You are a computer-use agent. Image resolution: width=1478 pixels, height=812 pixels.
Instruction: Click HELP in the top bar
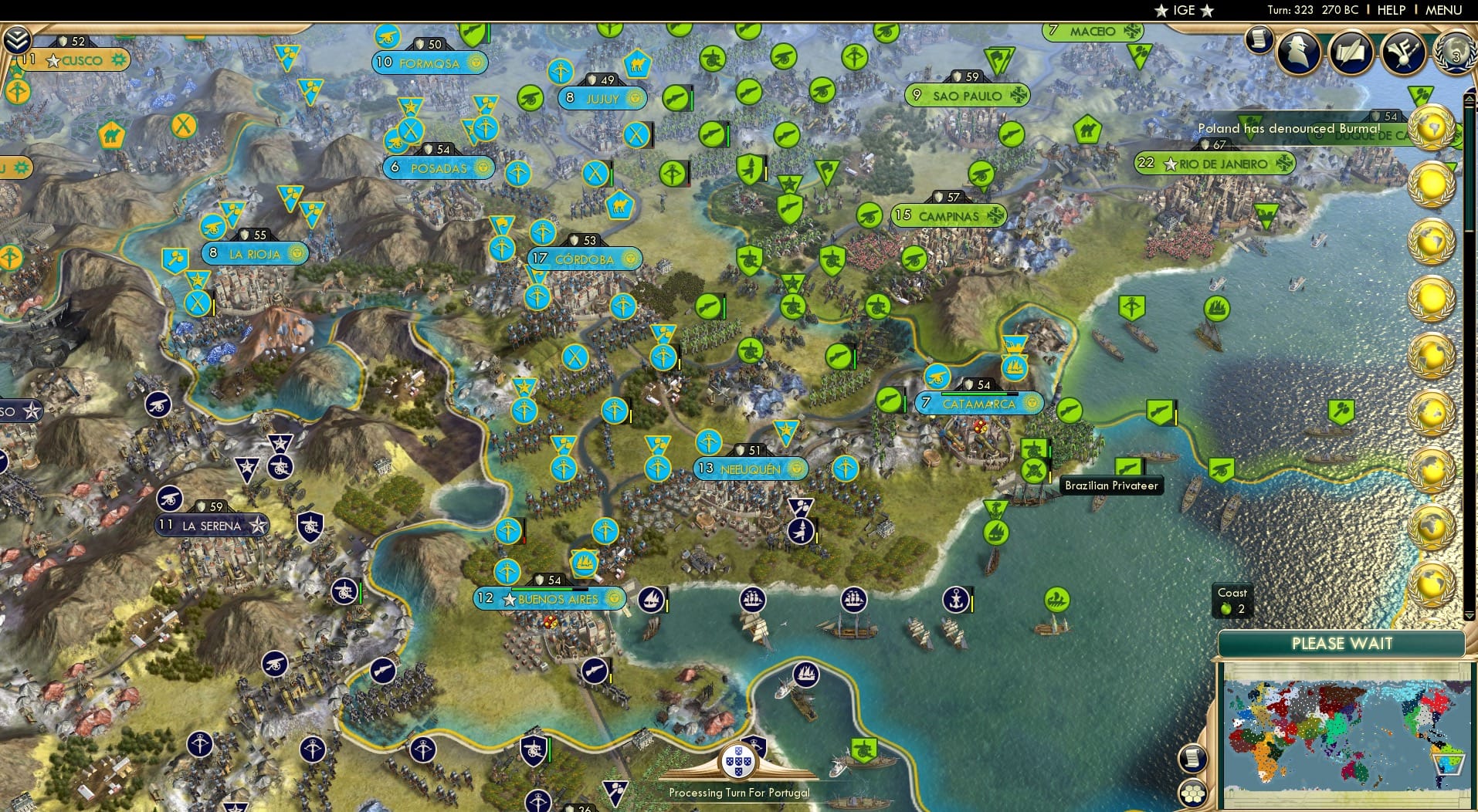[x=1392, y=10]
